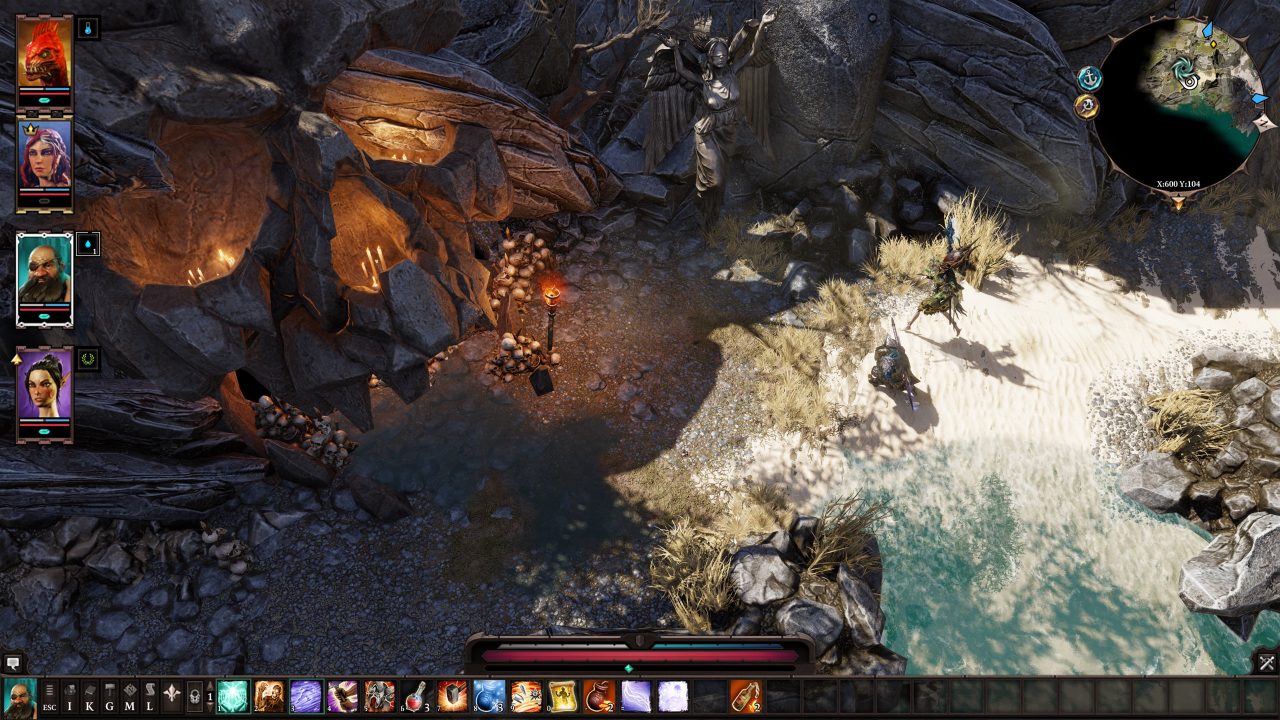Use the red potion in hotbar
The width and height of the screenshot is (1280, 720).
coord(416,696)
